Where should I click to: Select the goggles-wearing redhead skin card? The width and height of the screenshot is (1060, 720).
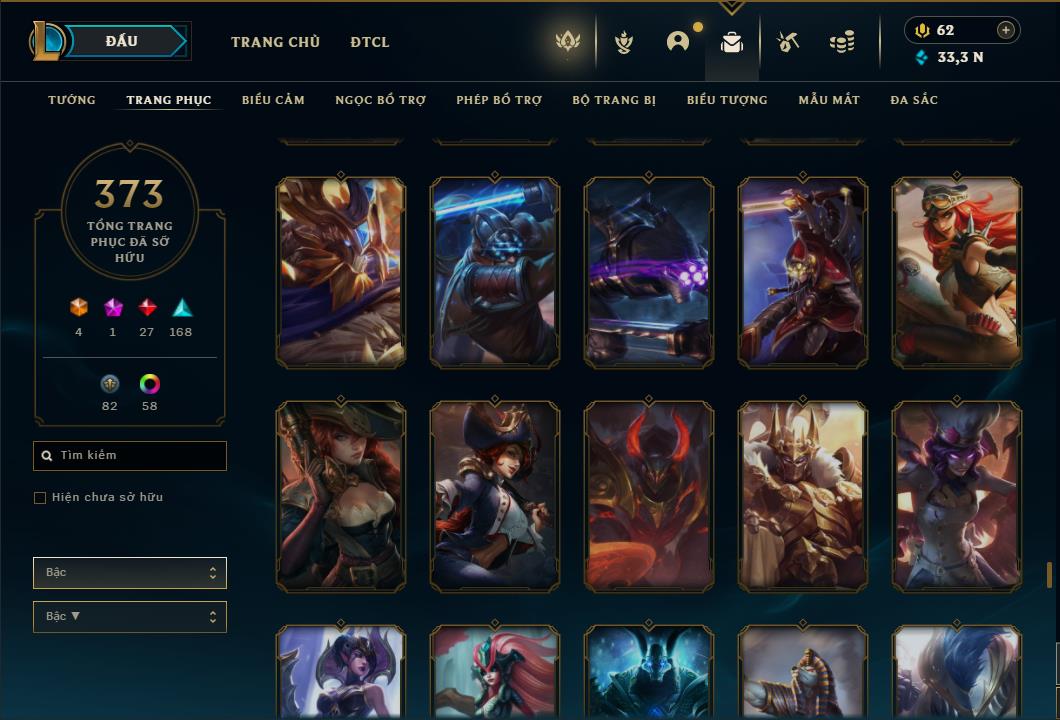[x=957, y=272]
